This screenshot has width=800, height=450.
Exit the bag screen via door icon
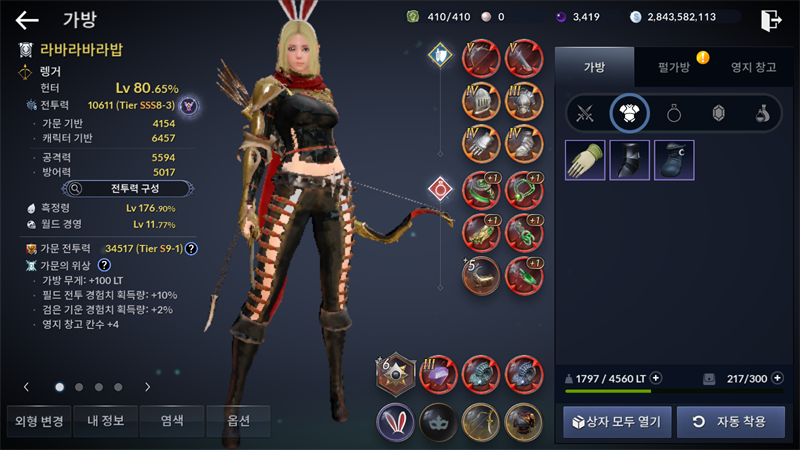pos(770,19)
